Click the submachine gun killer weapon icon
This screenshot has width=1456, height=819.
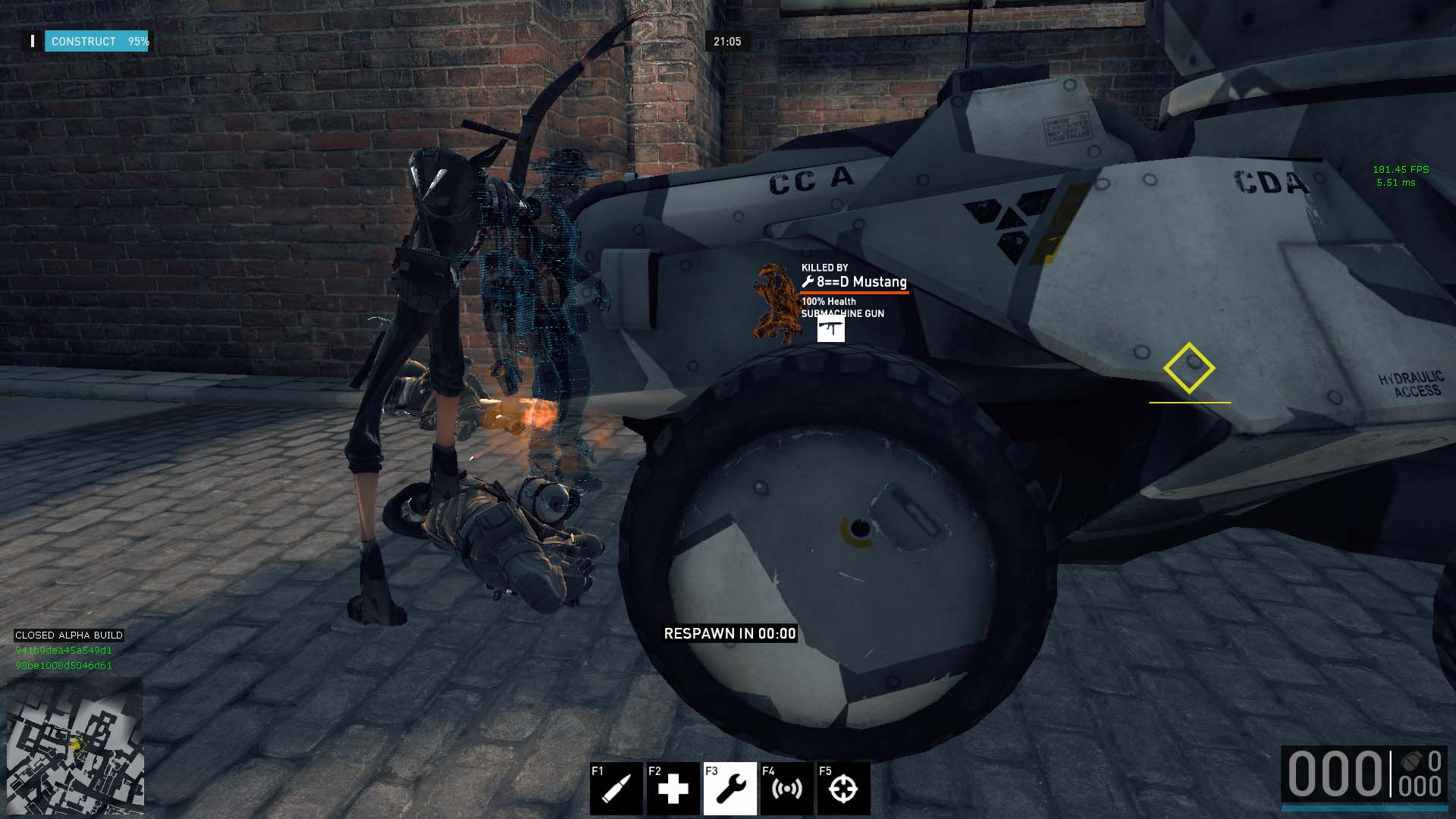(x=830, y=329)
